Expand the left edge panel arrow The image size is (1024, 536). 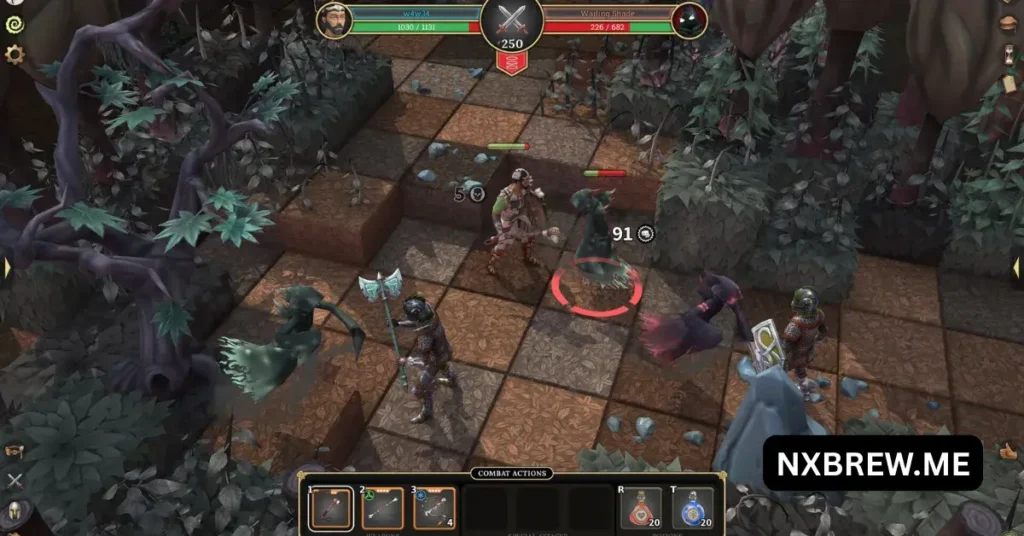[7, 268]
